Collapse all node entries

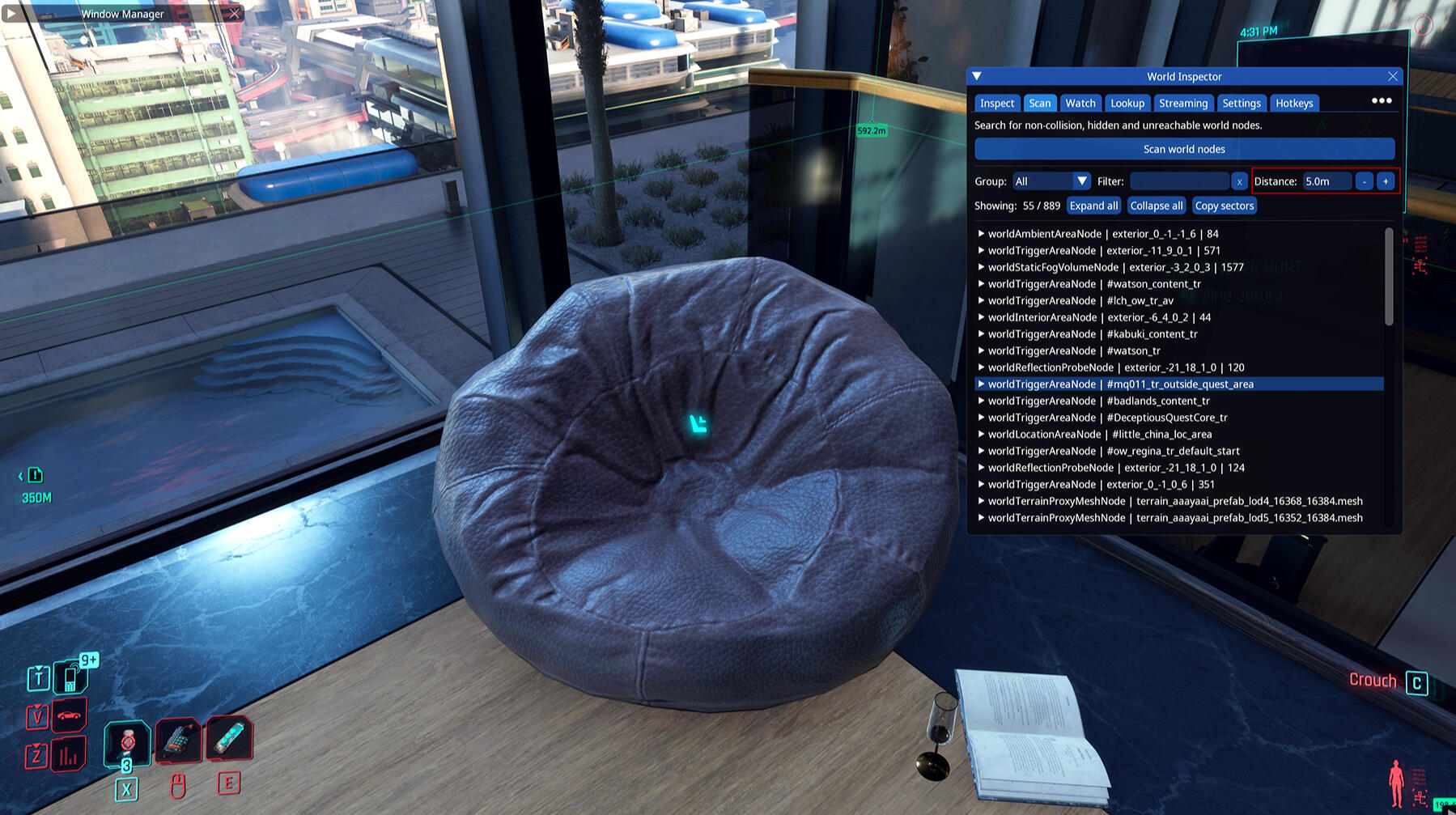tap(1156, 206)
